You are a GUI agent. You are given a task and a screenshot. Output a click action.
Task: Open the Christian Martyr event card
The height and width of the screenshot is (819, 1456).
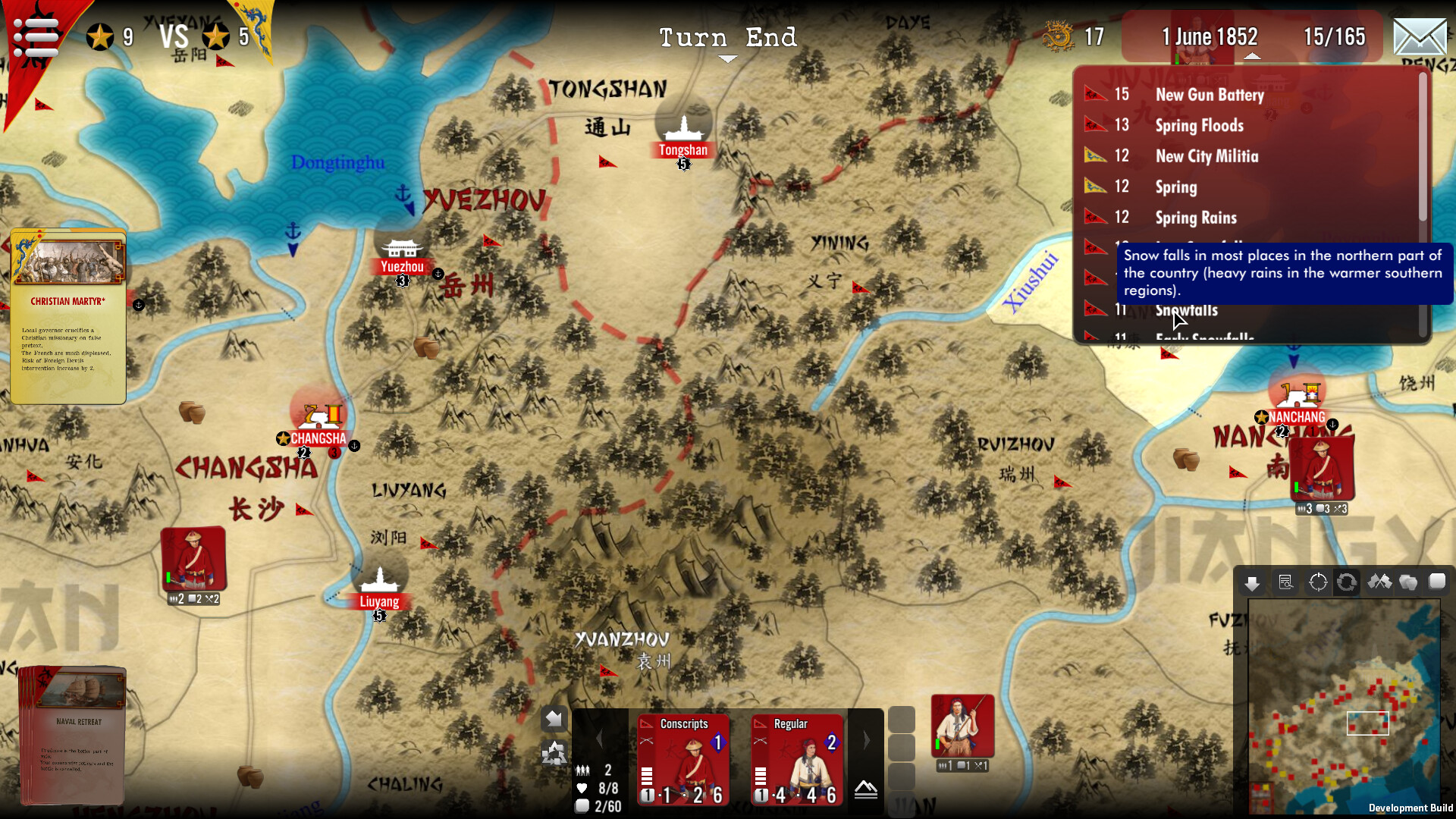(68, 317)
